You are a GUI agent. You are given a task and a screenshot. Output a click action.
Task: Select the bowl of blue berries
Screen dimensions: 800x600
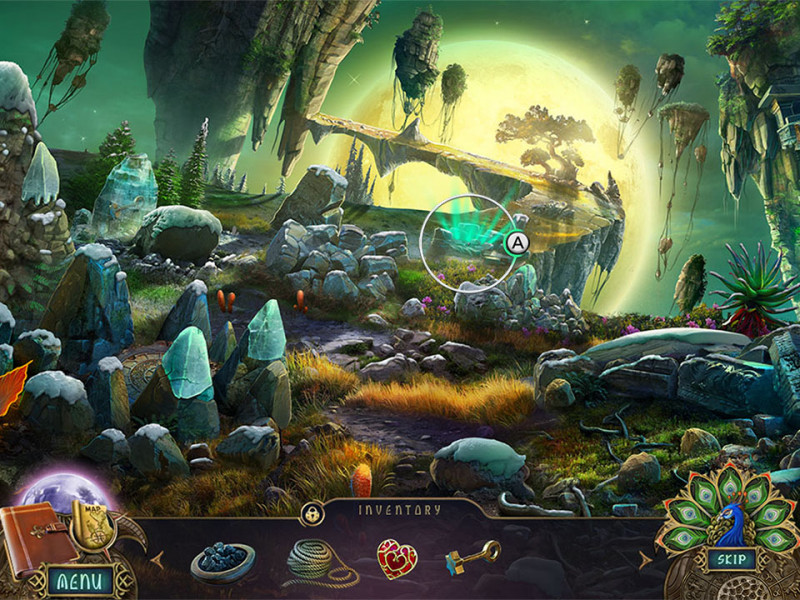[x=222, y=561]
